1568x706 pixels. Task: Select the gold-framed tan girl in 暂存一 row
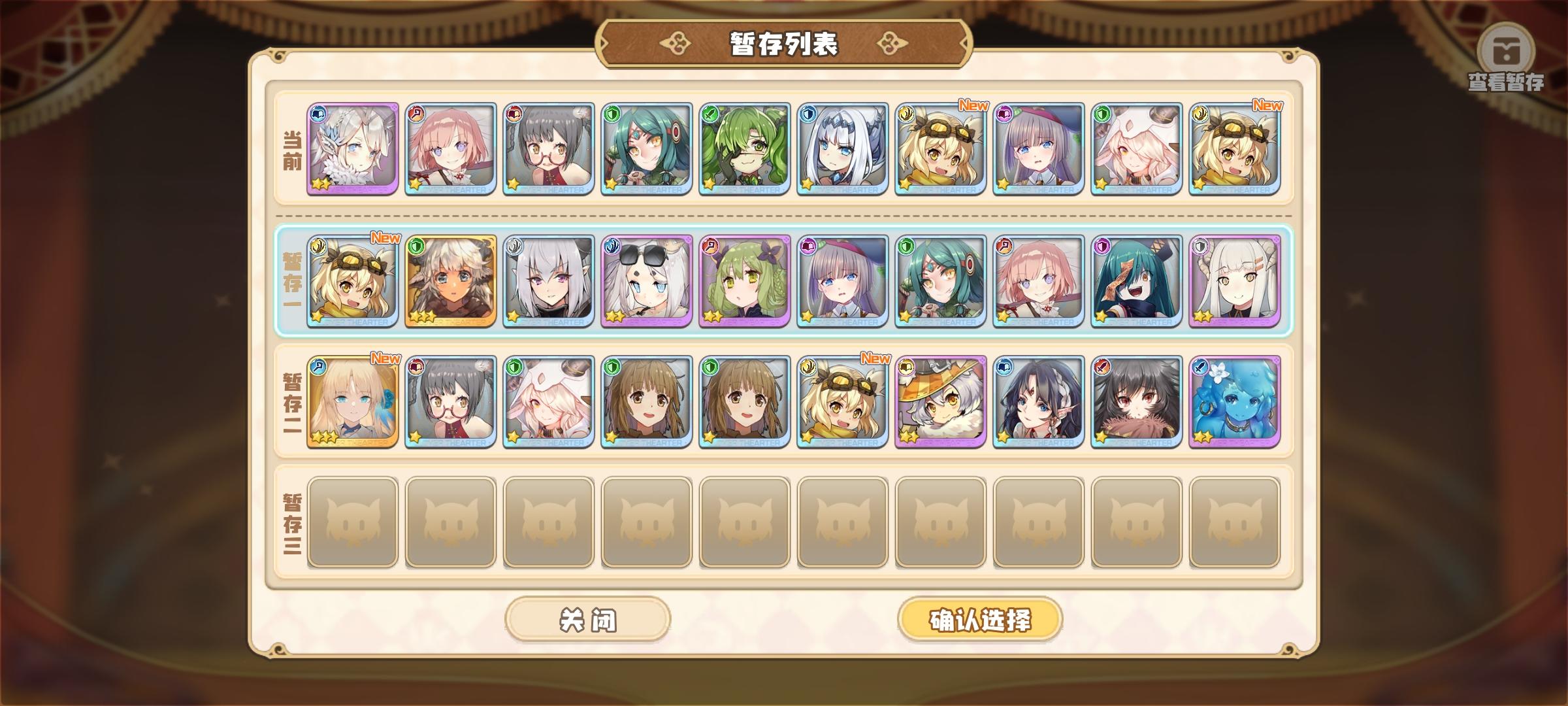click(x=449, y=281)
